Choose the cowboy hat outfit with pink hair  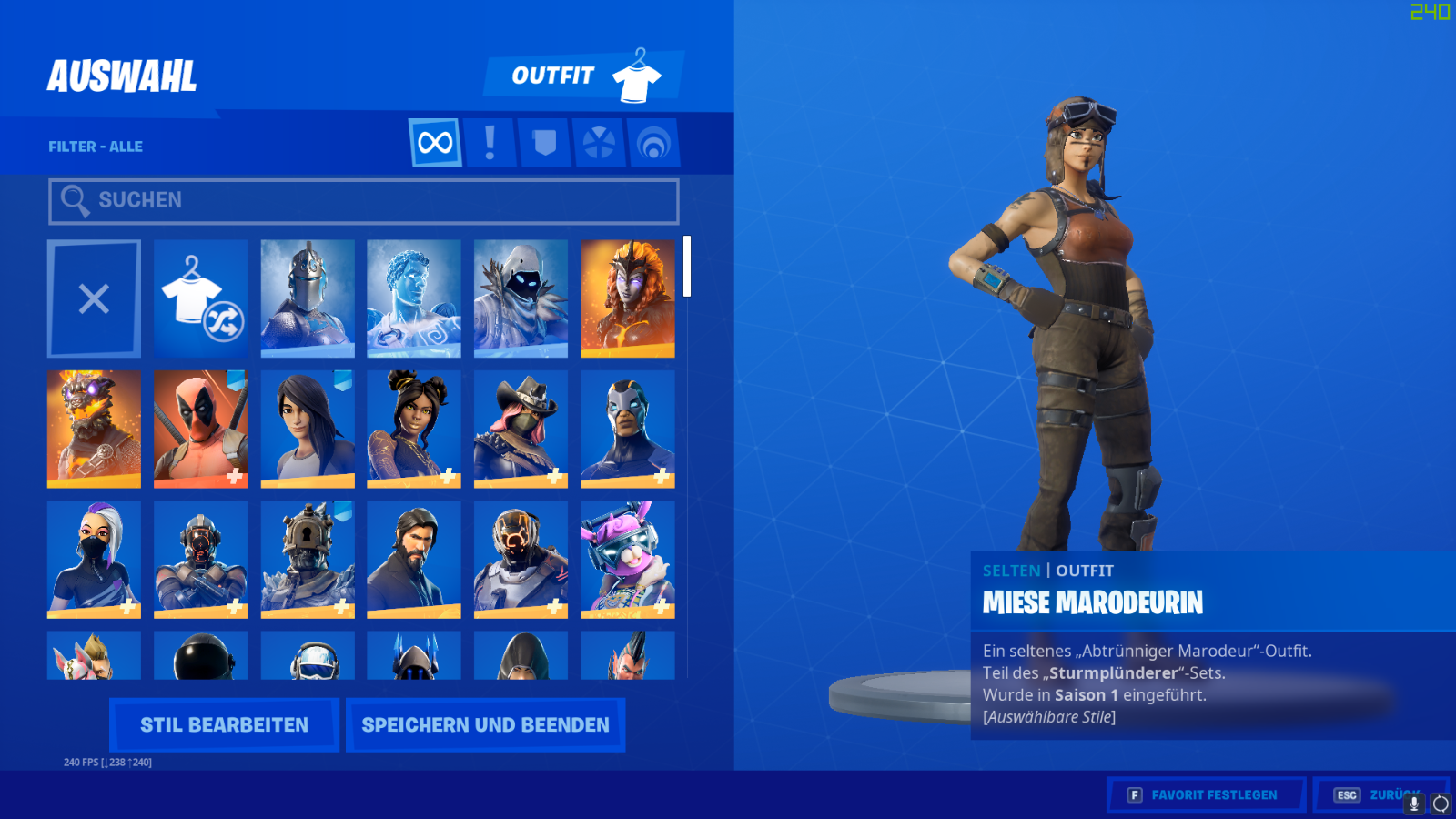[521, 429]
